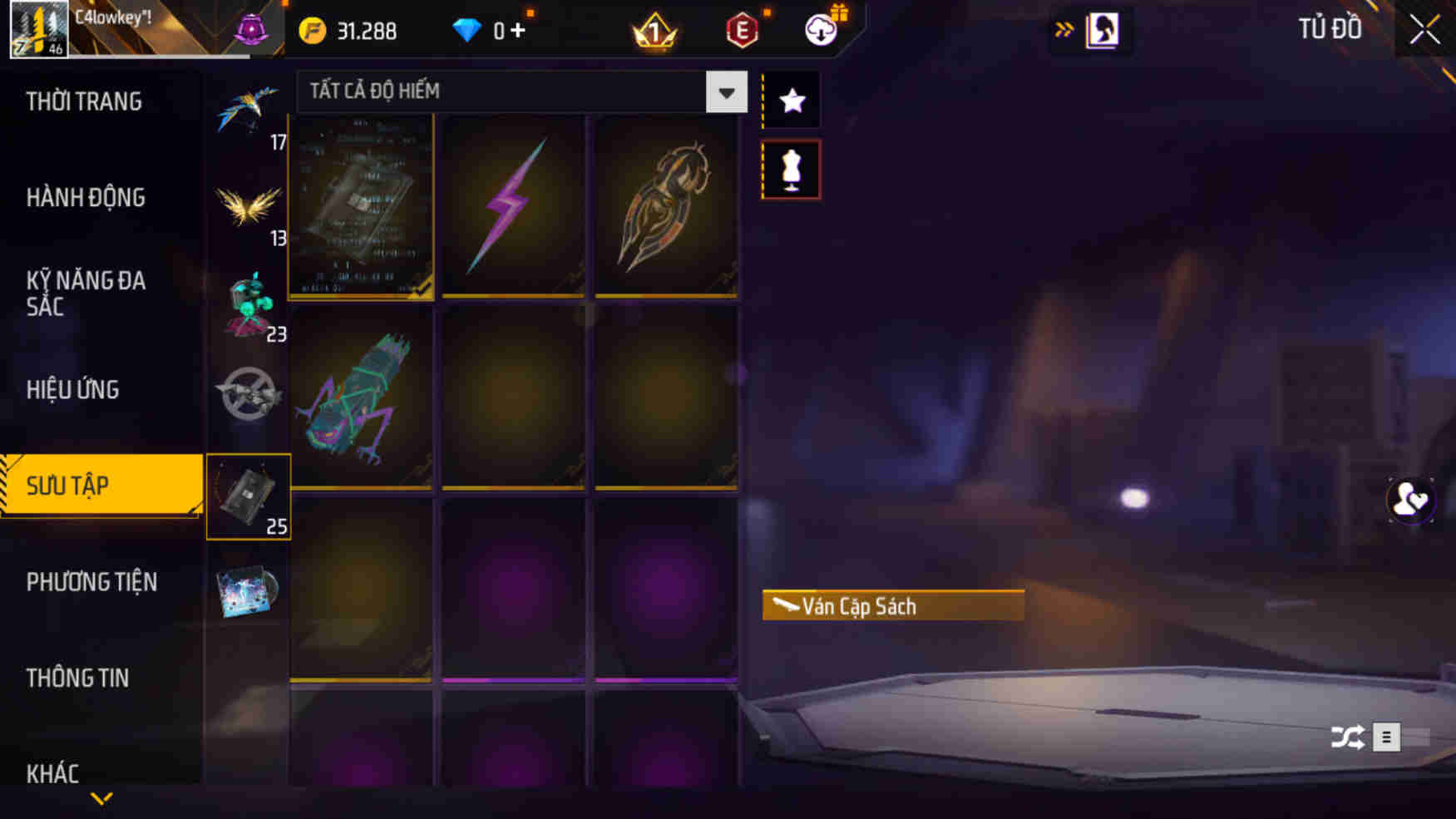Select the purple lightning bolt collection thumbnail
This screenshot has height=819, width=1456.
pyautogui.click(x=513, y=207)
